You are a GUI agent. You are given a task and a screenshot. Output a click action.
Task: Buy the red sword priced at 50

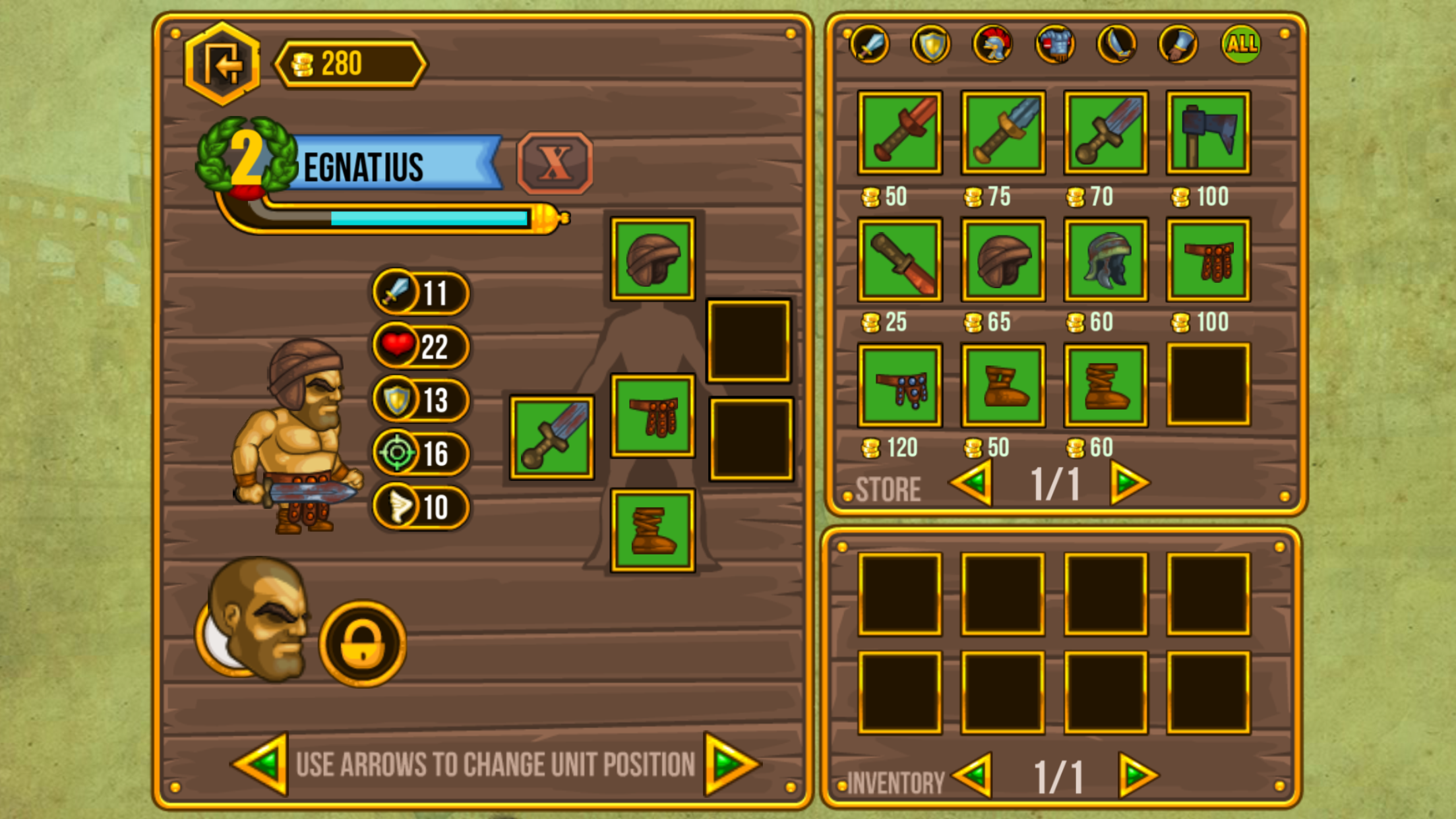click(899, 133)
